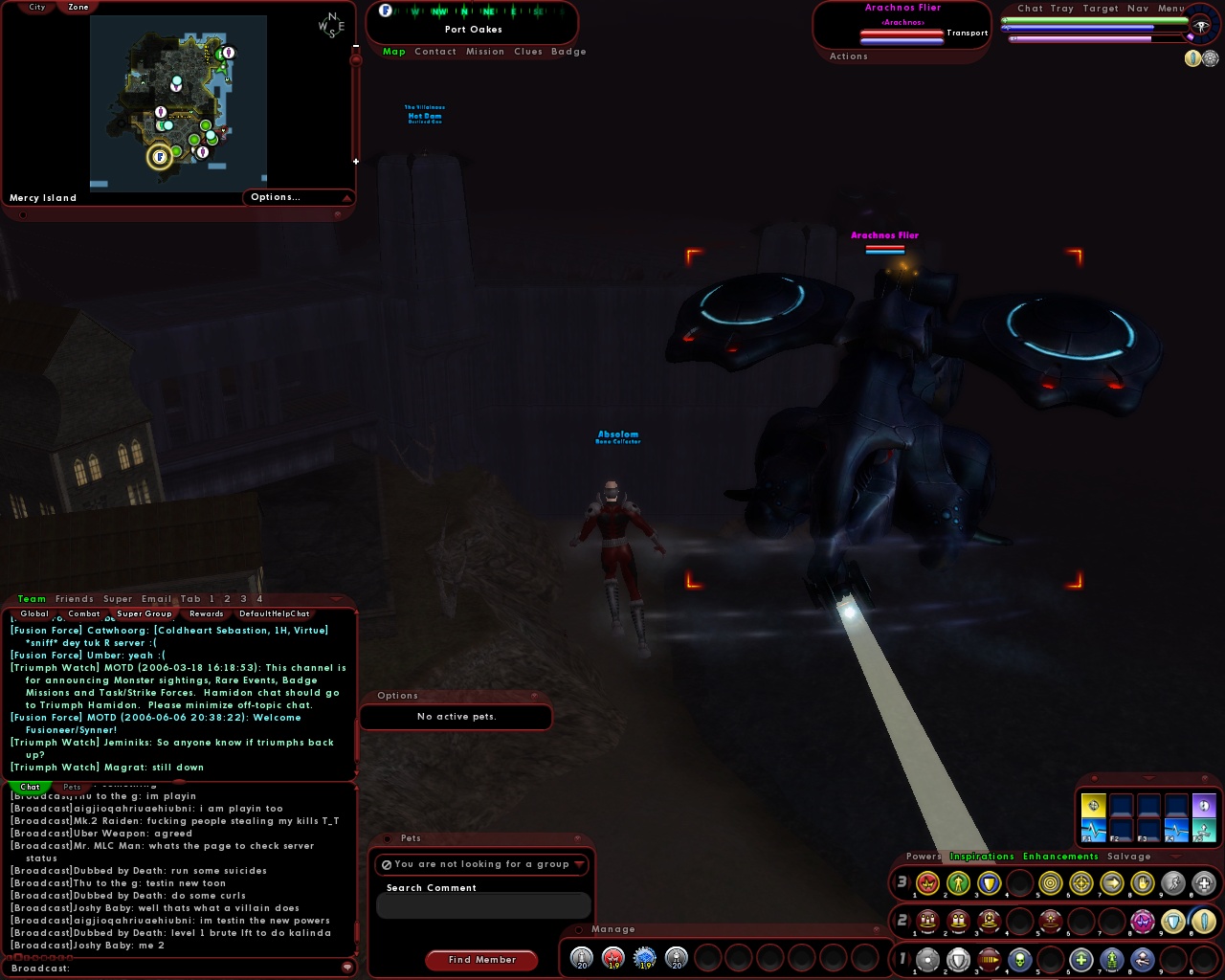Click the skull-icon power in tray 1
The width and height of the screenshot is (1225, 980).
pos(1018,960)
